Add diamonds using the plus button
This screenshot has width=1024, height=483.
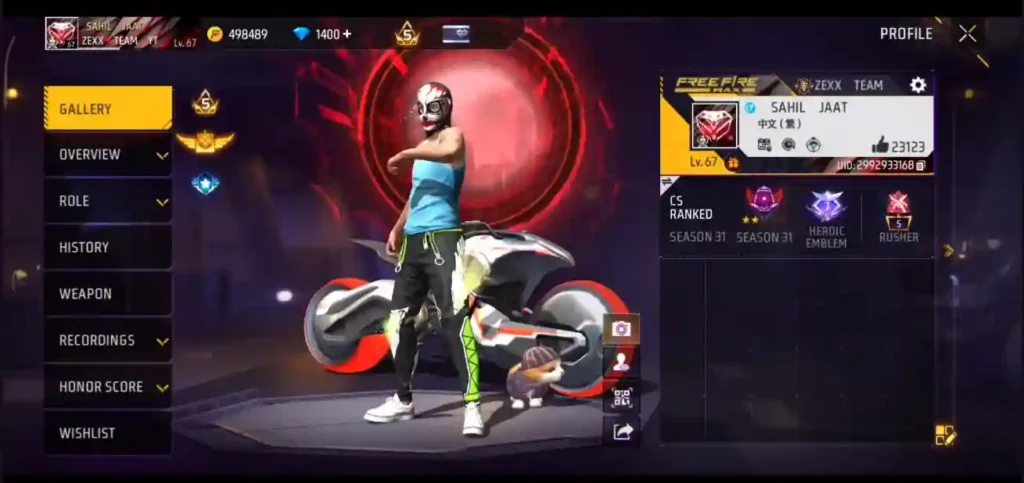[x=347, y=34]
